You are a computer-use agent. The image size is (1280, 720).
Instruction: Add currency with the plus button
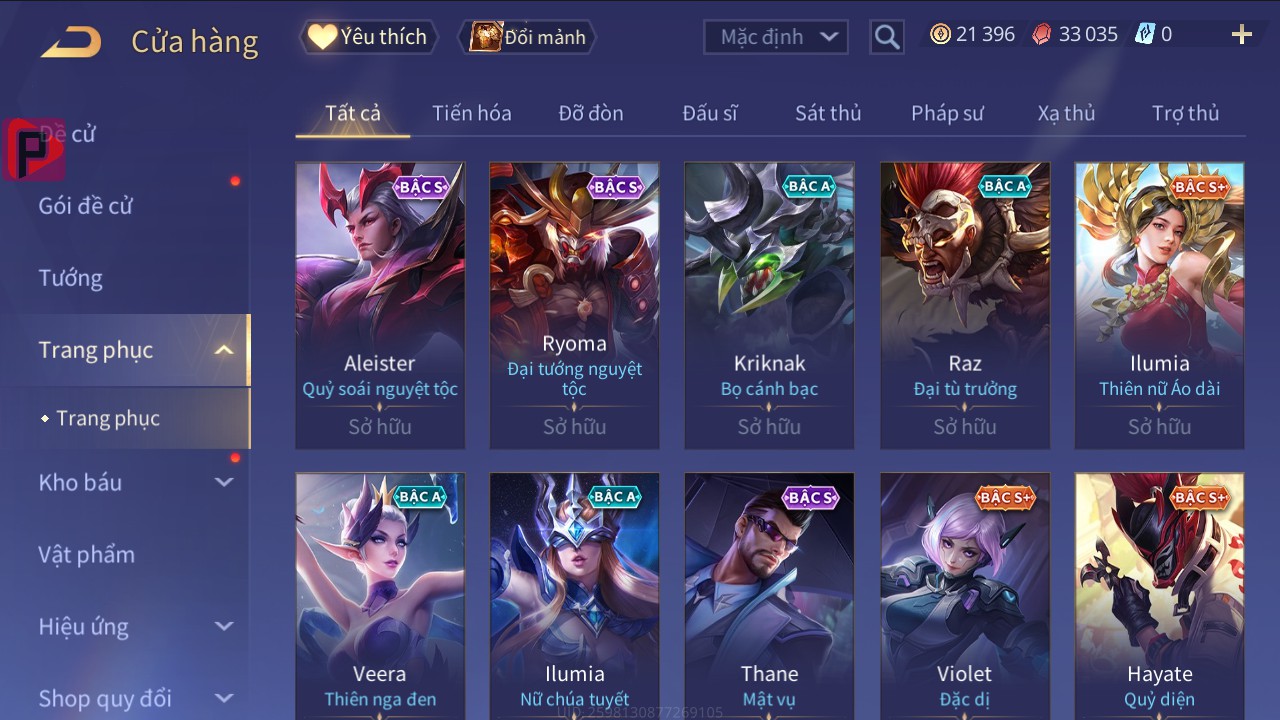coord(1241,35)
